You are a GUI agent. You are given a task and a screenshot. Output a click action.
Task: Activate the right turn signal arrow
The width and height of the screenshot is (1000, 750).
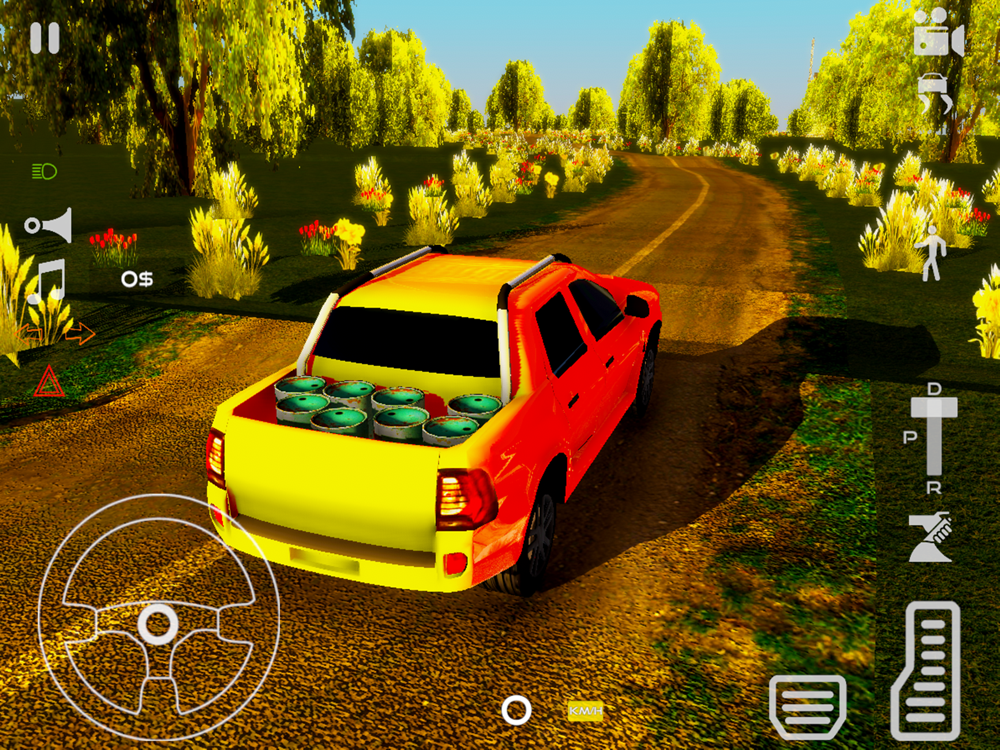click(81, 333)
